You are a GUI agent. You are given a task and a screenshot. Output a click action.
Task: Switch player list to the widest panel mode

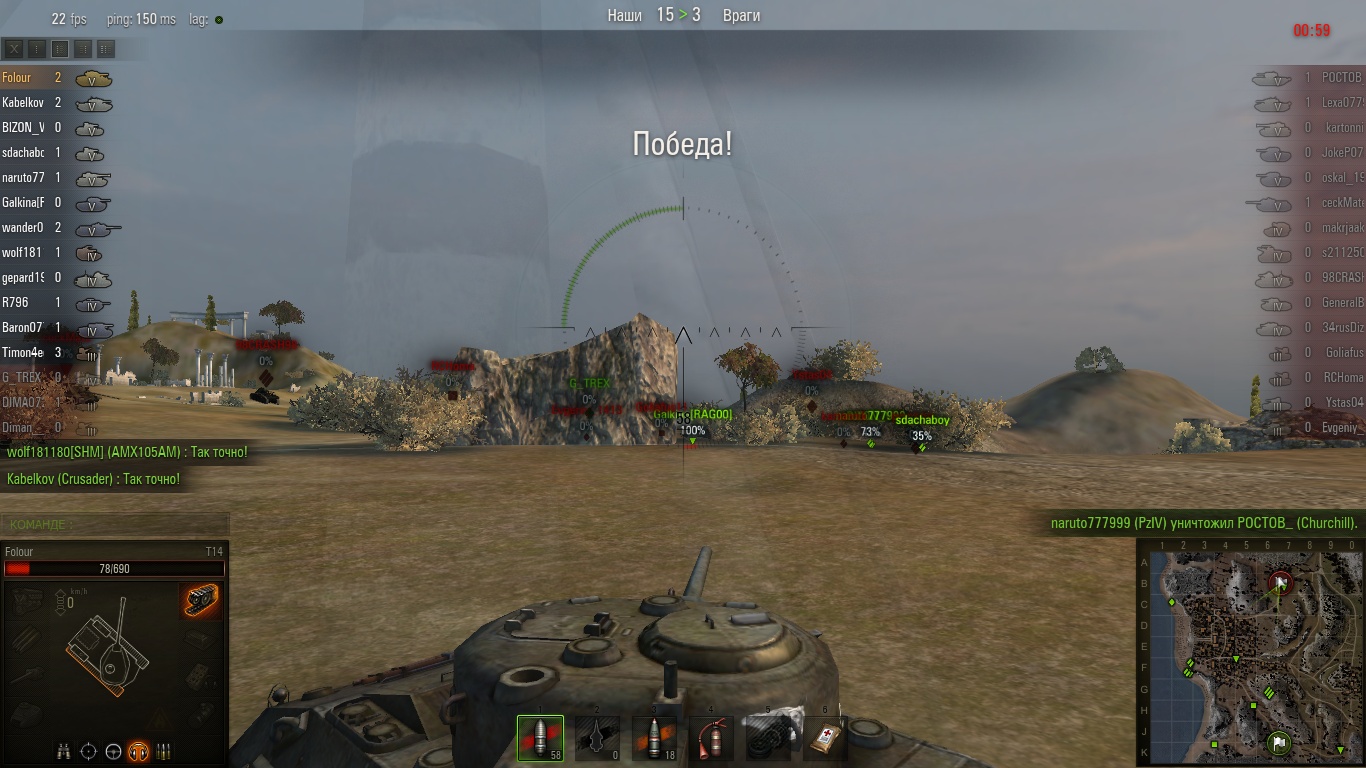point(106,48)
